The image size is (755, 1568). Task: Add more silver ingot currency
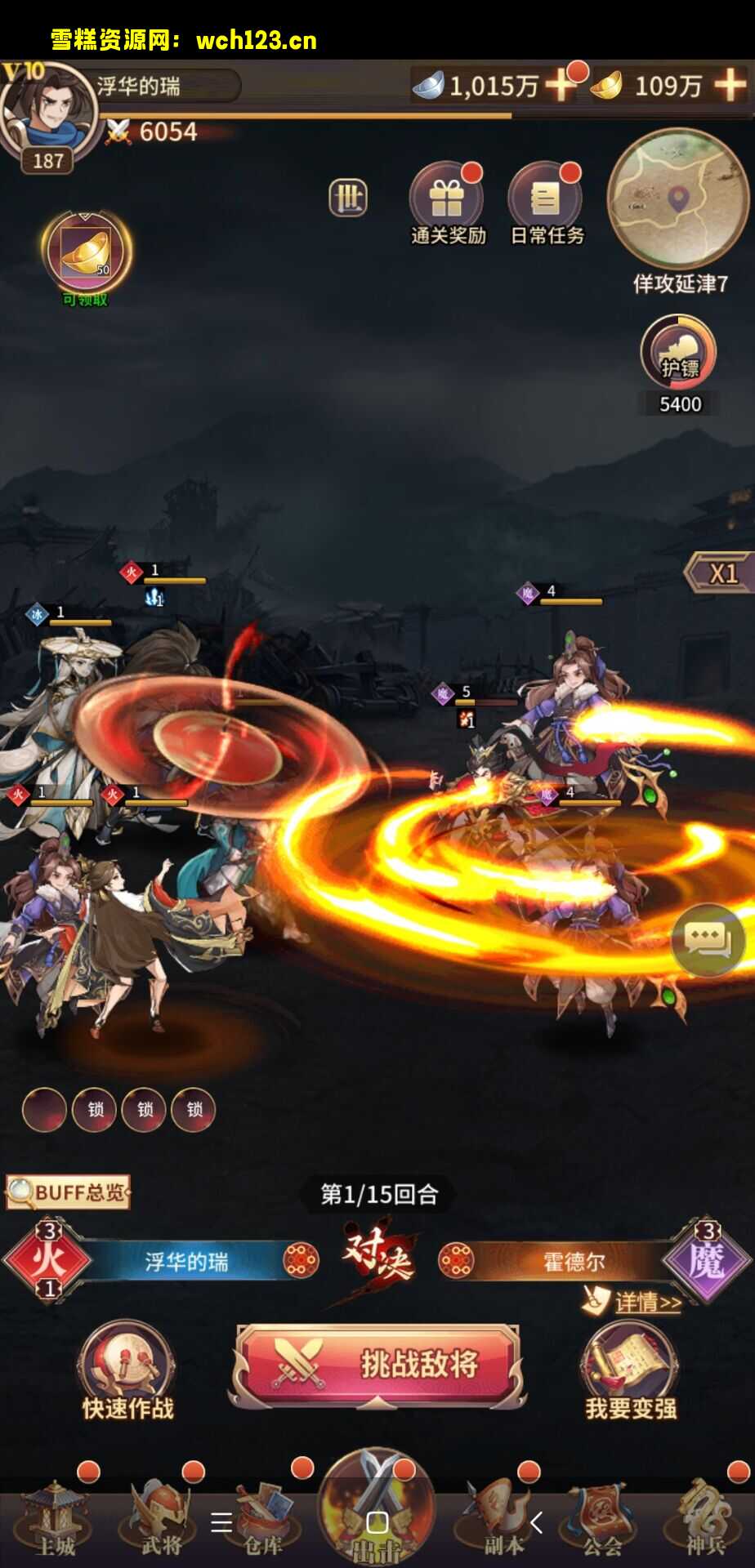point(561,85)
